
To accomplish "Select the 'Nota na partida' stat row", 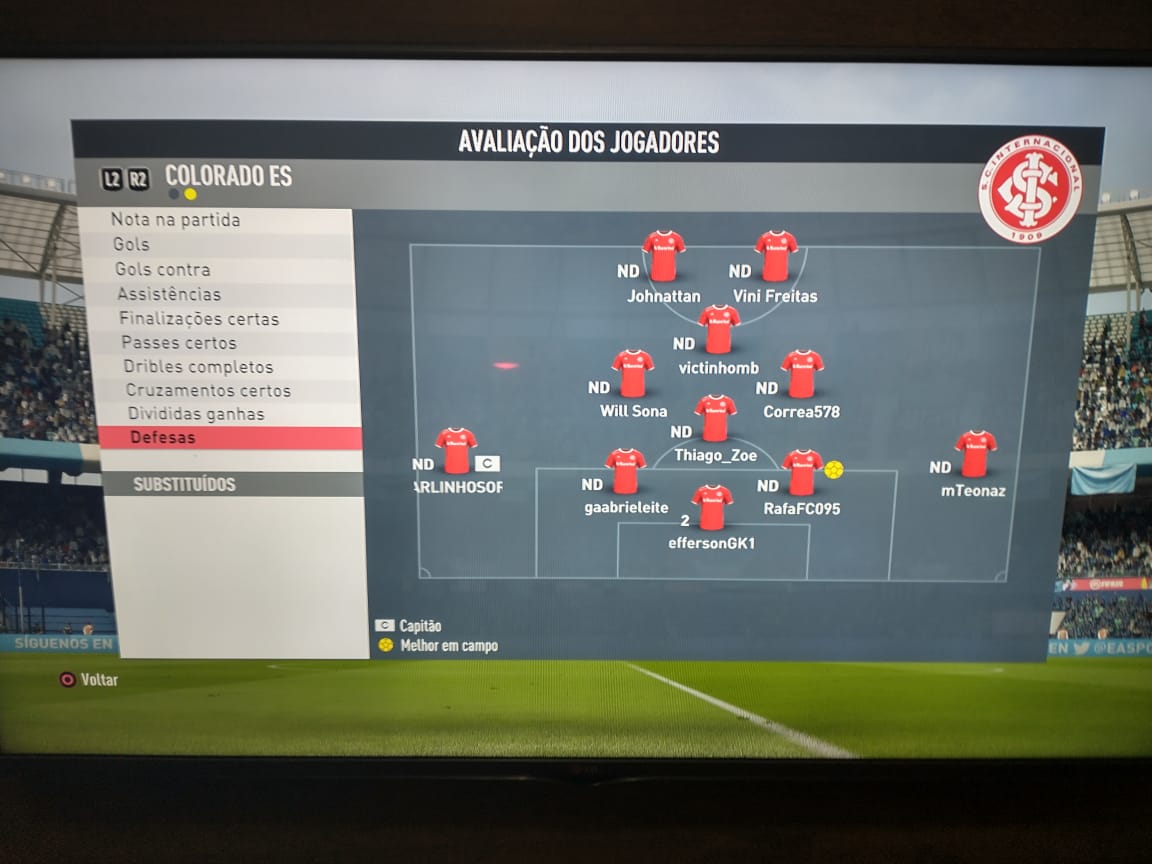I will click(x=176, y=220).
